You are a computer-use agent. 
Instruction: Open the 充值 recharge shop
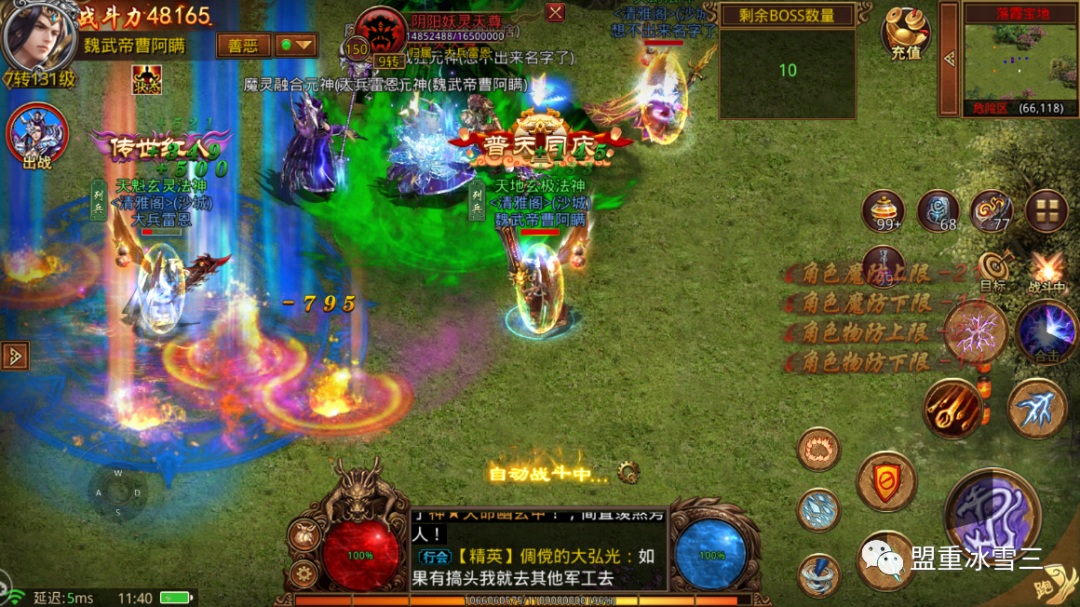(x=905, y=33)
